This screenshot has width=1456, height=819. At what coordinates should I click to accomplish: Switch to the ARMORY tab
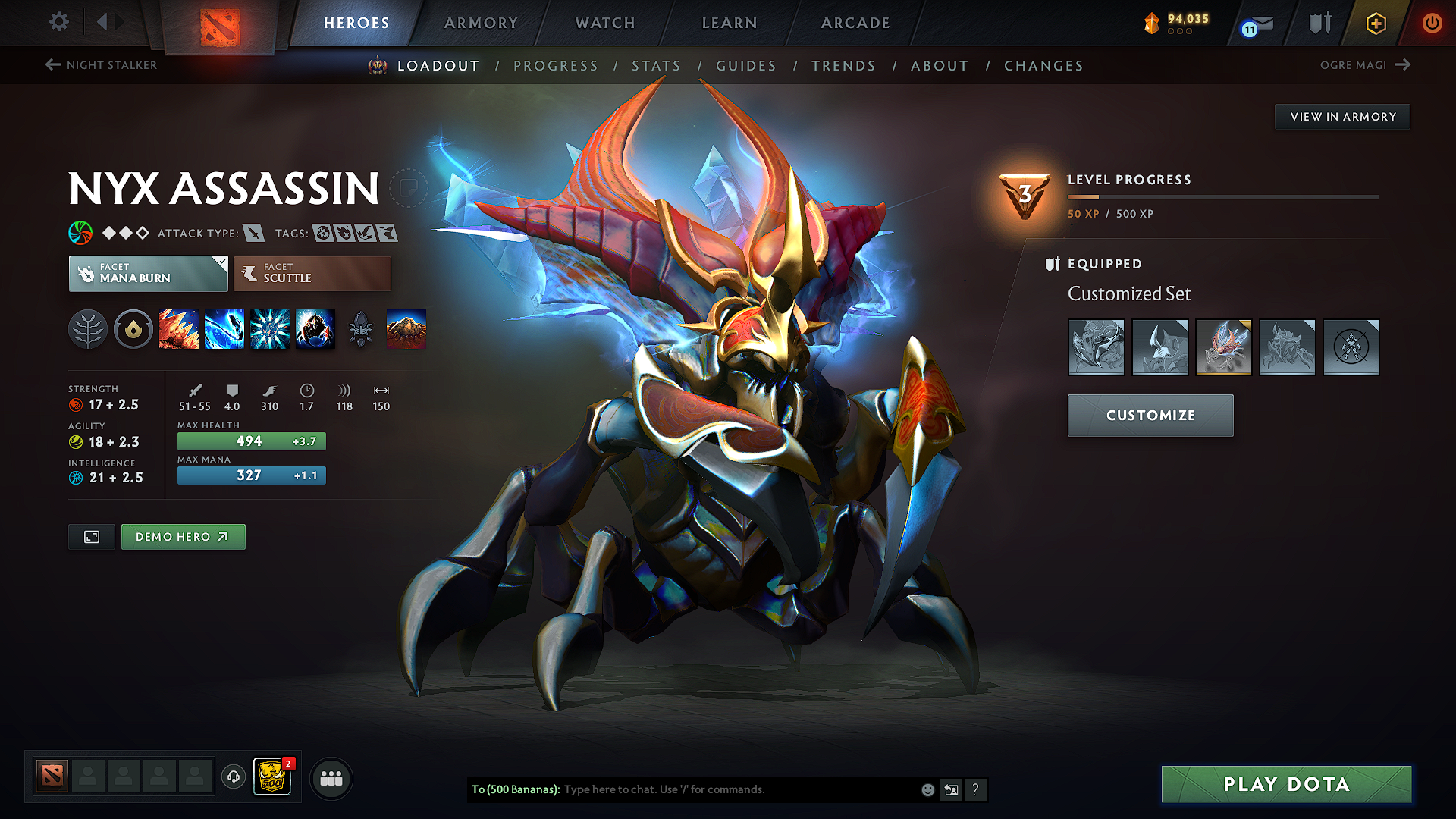click(x=480, y=23)
